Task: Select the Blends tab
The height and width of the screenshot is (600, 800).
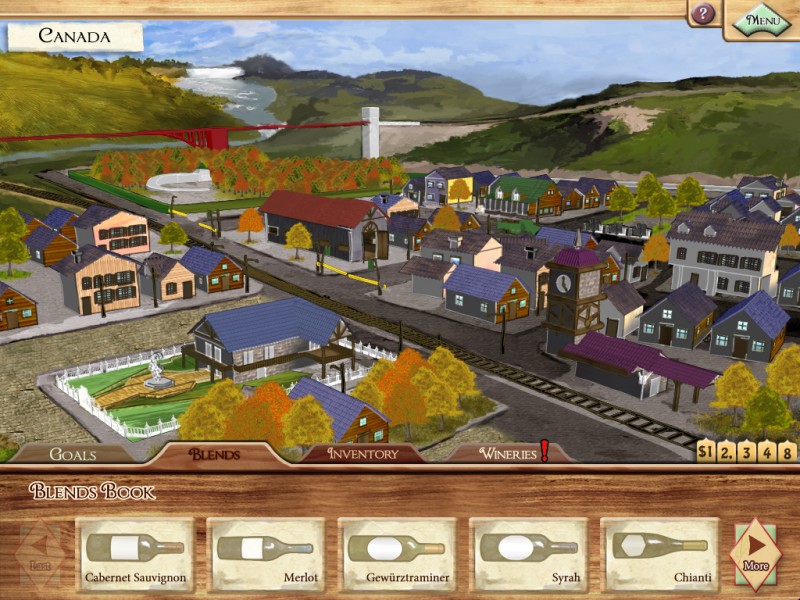Action: coord(214,454)
